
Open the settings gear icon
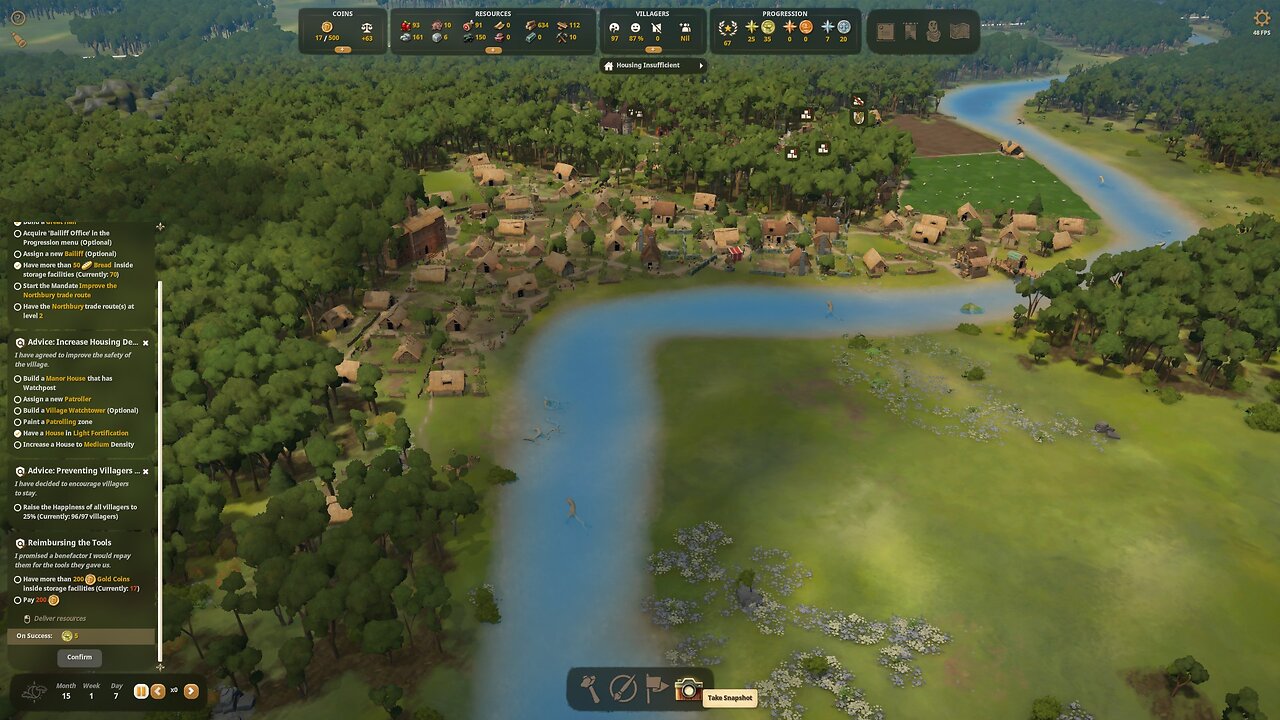pyautogui.click(x=1261, y=18)
